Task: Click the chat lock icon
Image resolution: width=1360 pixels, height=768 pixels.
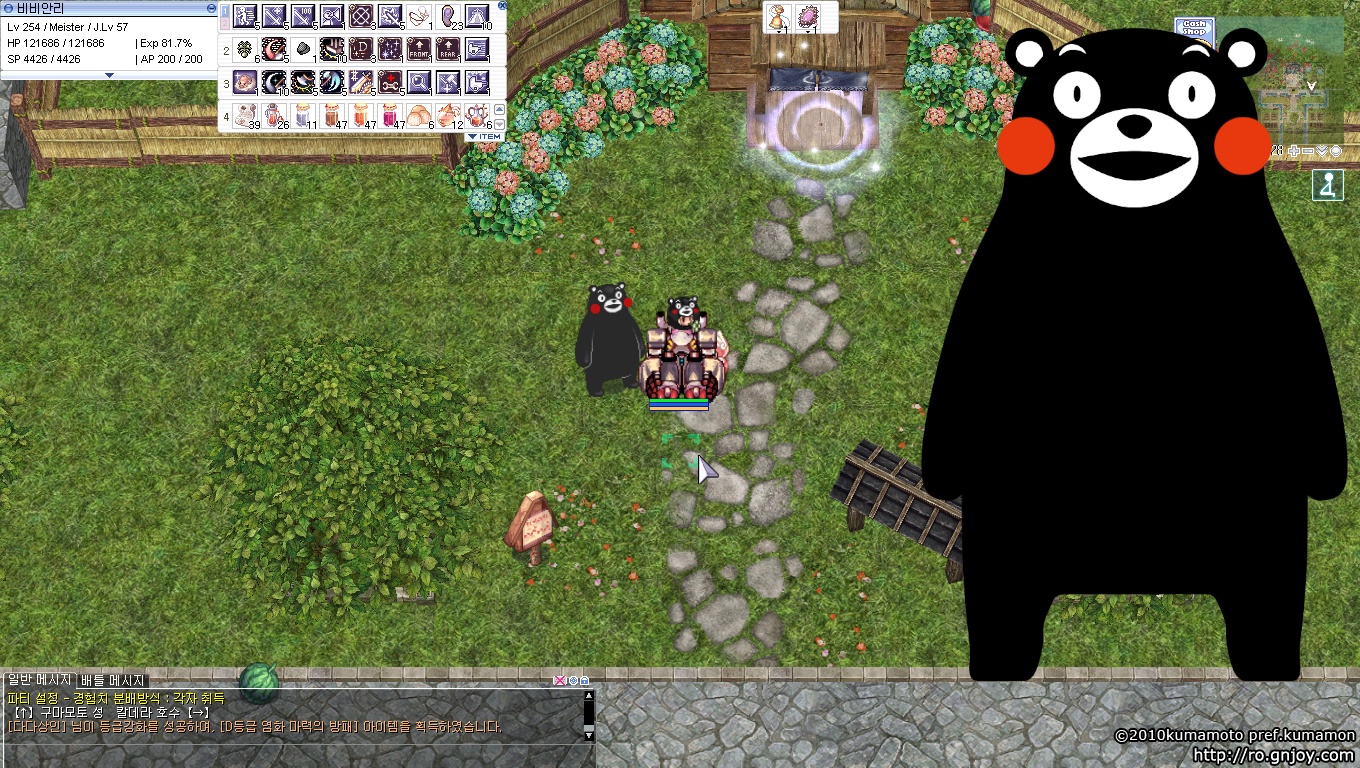Action: click(x=585, y=681)
